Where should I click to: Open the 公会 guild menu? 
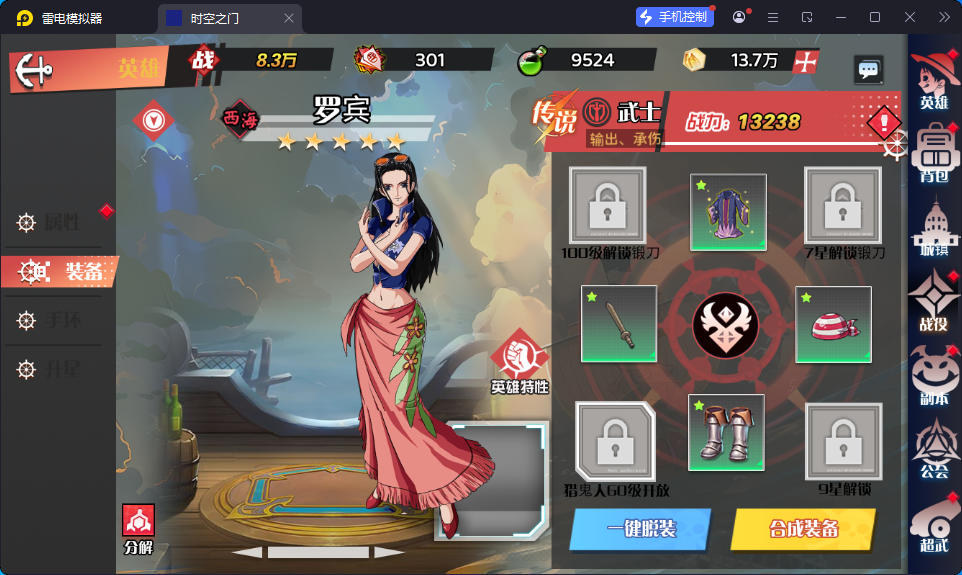coord(935,451)
